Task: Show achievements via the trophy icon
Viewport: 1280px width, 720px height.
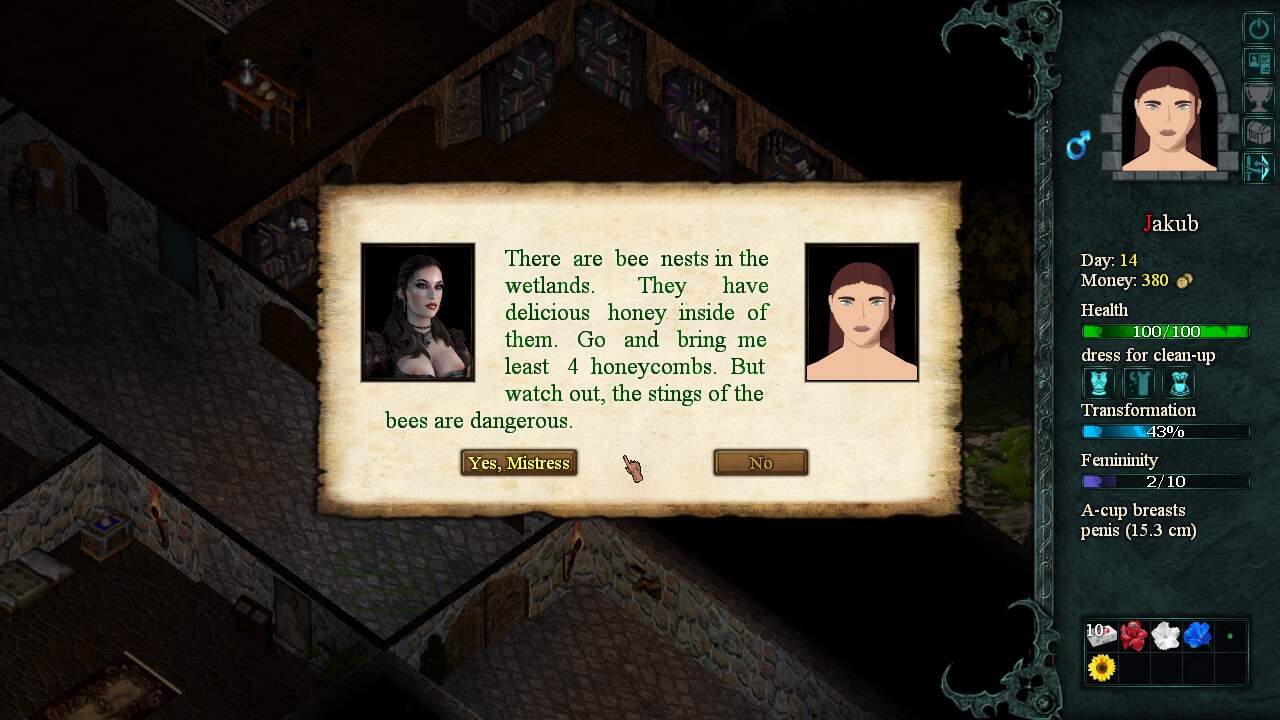Action: coord(1257,97)
